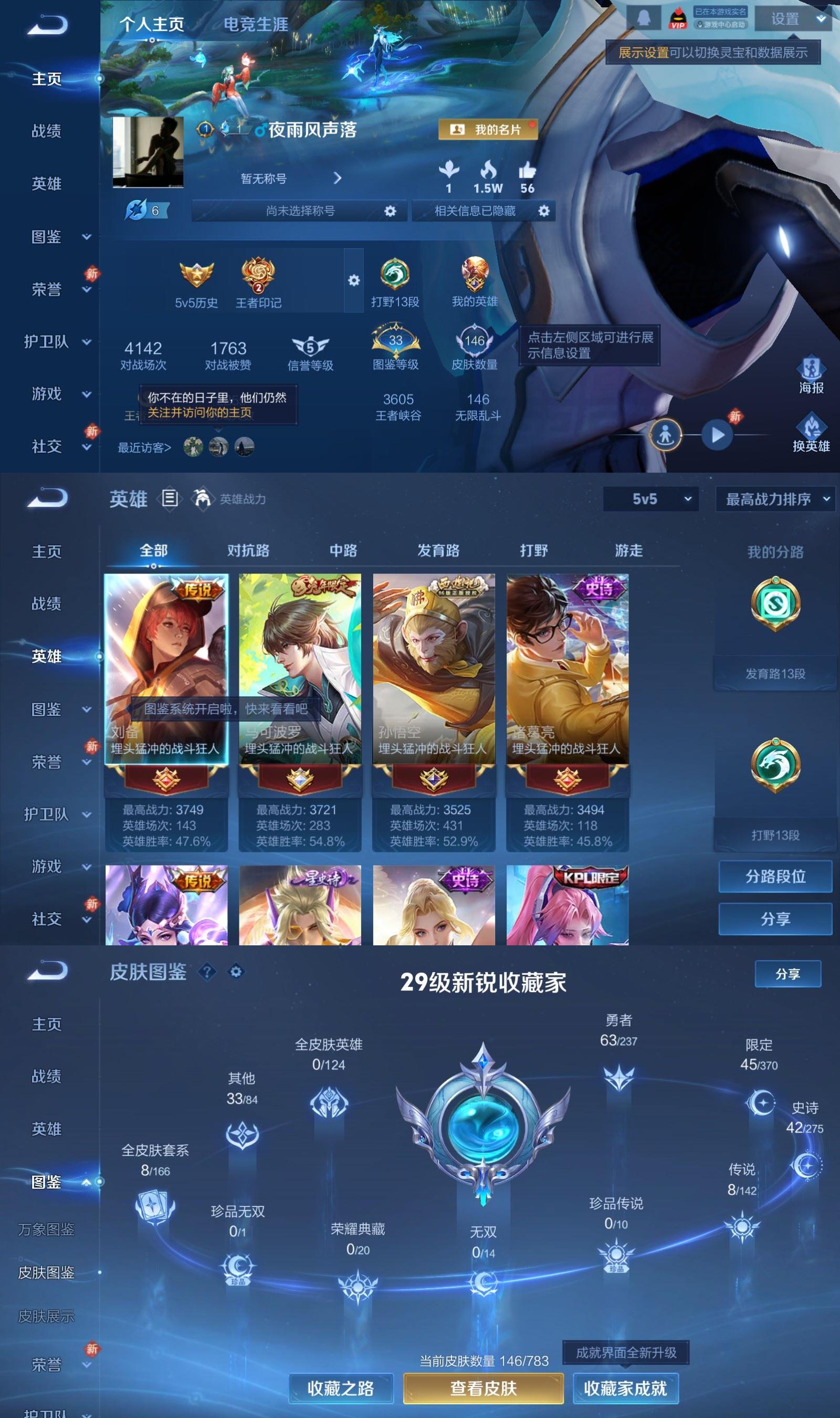Click the VIP penguin icon
Image resolution: width=840 pixels, height=1418 pixels.
tap(678, 17)
